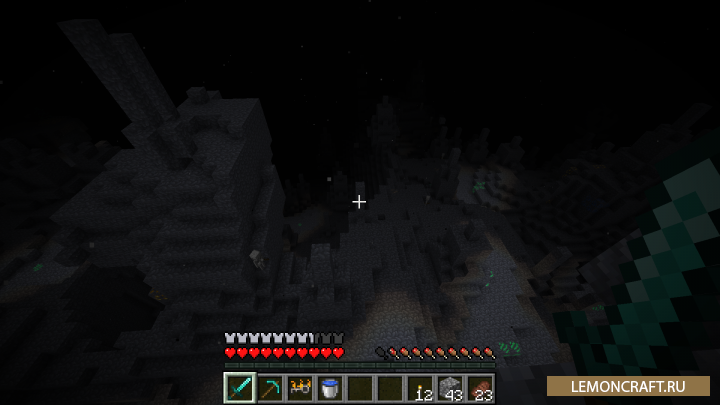720x405 pixels.
Task: Choose the diamond pickaxe in the hotbar
Action: (x=269, y=388)
